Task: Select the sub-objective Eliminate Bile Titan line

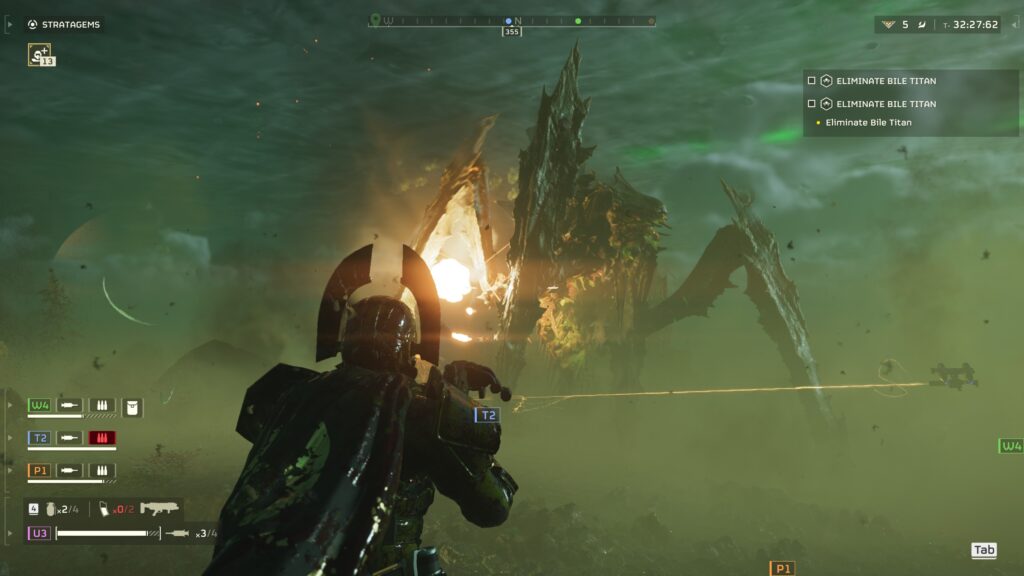Action: (x=868, y=123)
